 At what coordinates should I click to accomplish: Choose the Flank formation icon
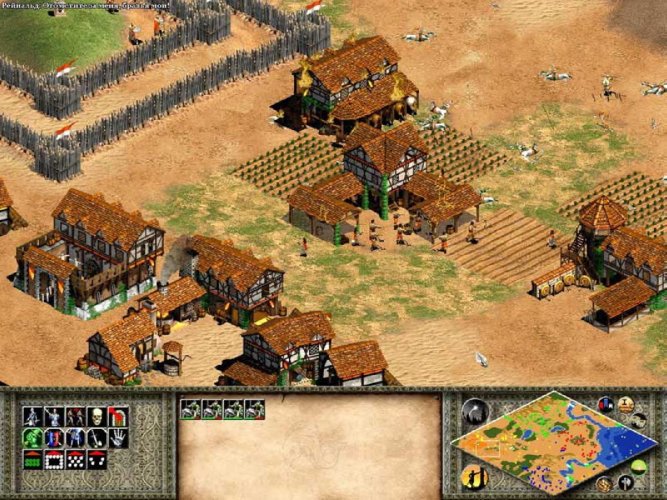click(x=97, y=459)
